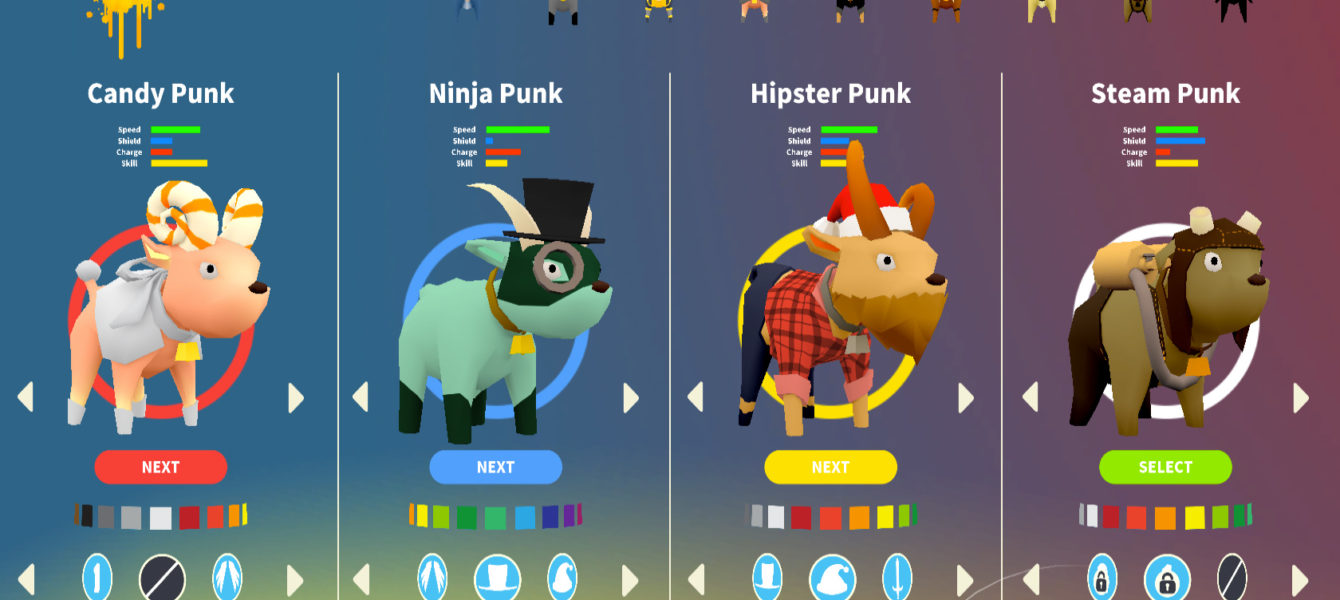Image resolution: width=1340 pixels, height=600 pixels.
Task: Go back one character from Hipster Punk
Action: 695,398
